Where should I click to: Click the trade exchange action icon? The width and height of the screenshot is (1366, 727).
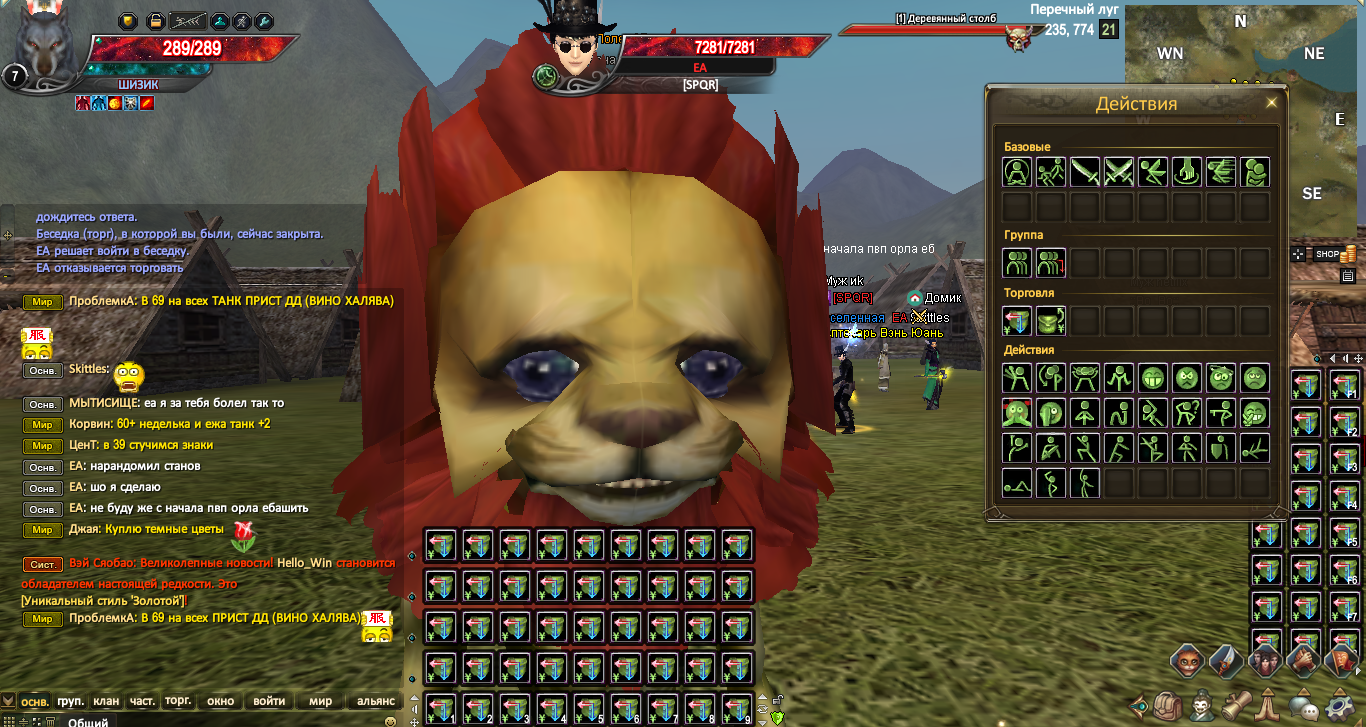(1018, 320)
